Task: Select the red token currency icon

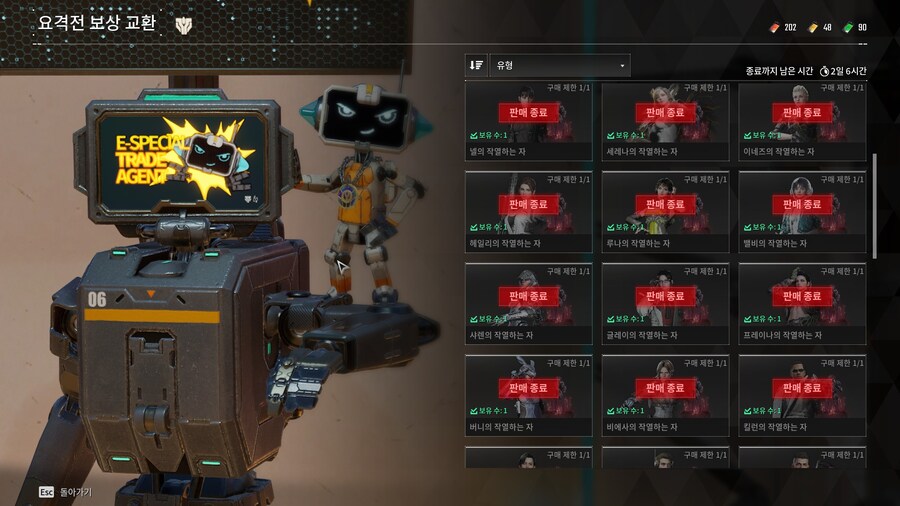Action: 772,27
